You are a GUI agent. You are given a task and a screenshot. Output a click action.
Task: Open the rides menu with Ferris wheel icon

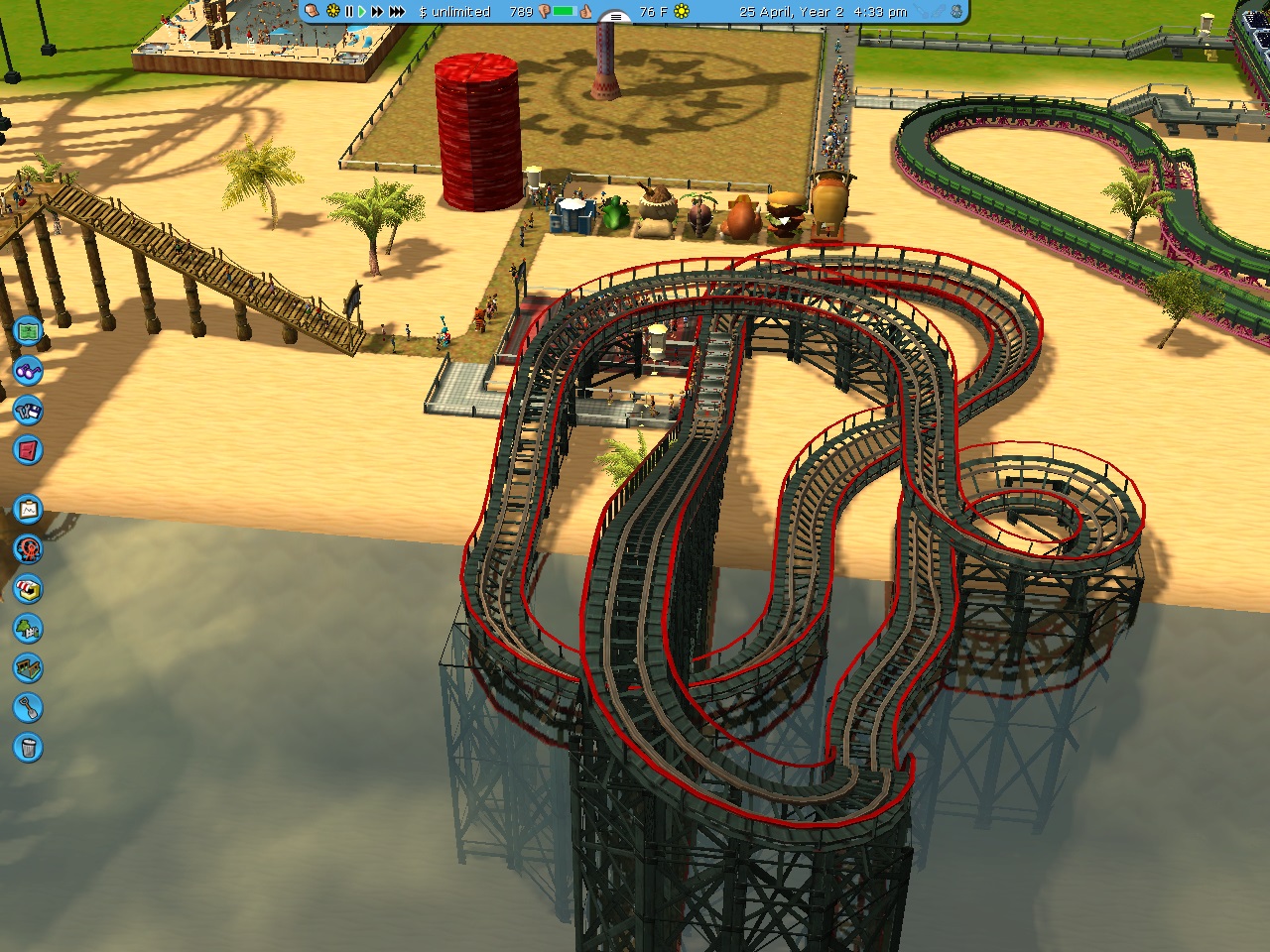[28, 548]
